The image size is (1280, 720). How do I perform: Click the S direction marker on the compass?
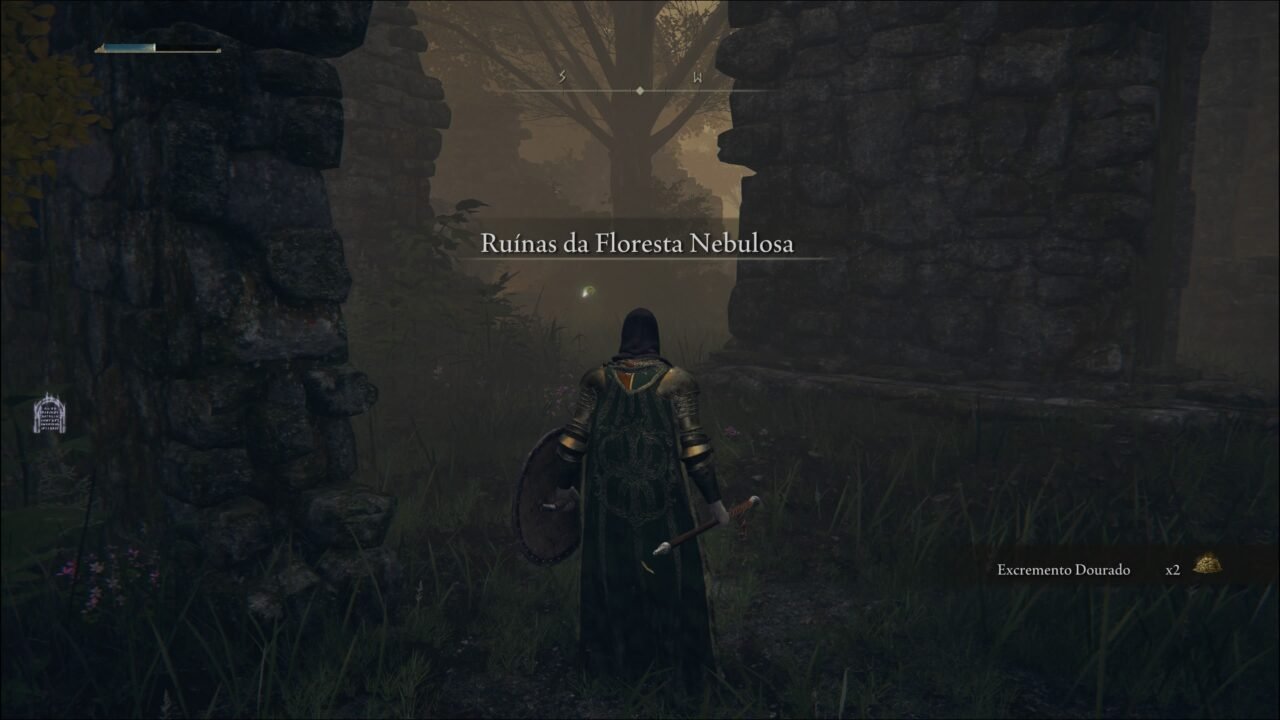click(x=563, y=75)
